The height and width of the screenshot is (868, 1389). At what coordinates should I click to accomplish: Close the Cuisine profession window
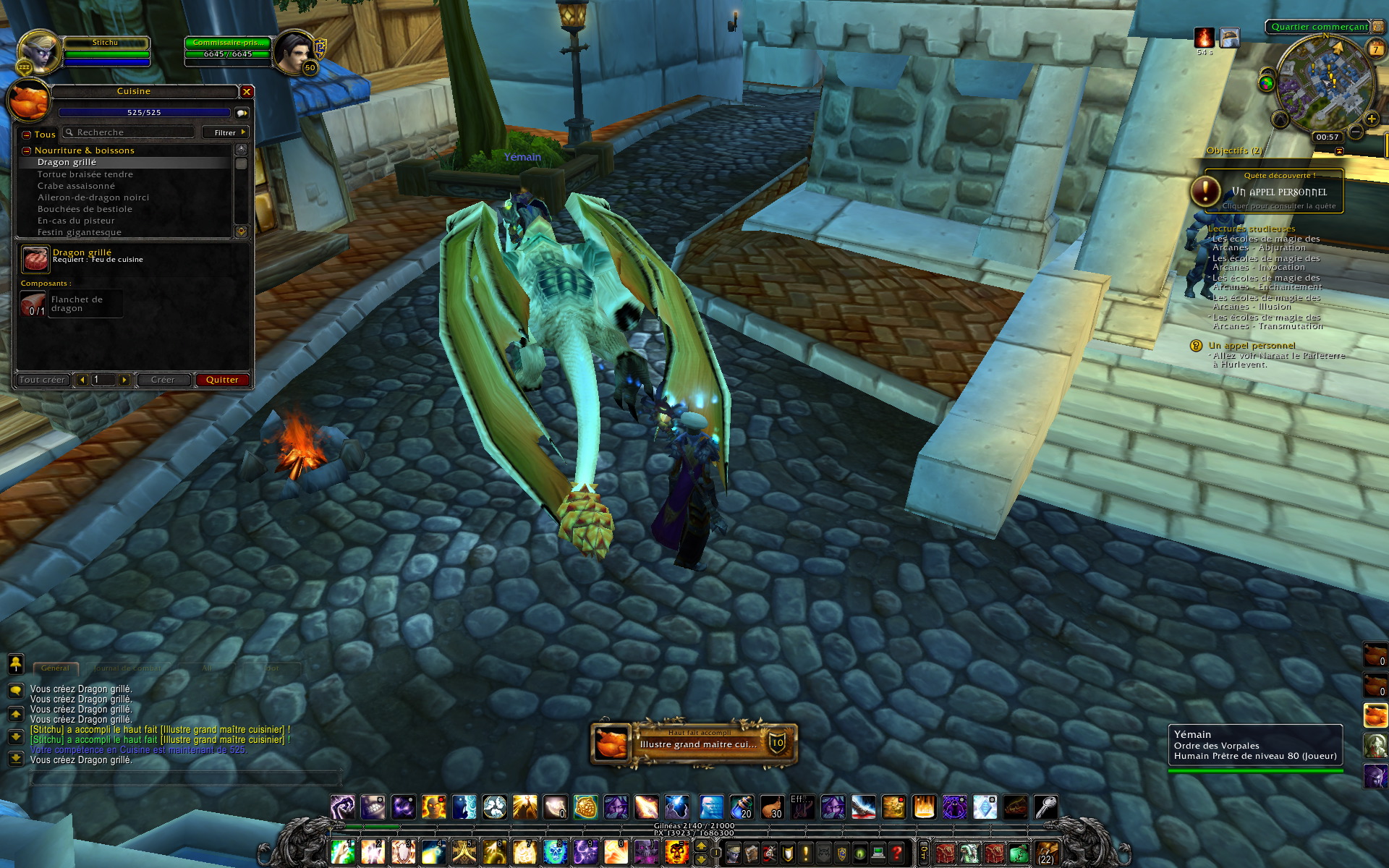(x=247, y=92)
